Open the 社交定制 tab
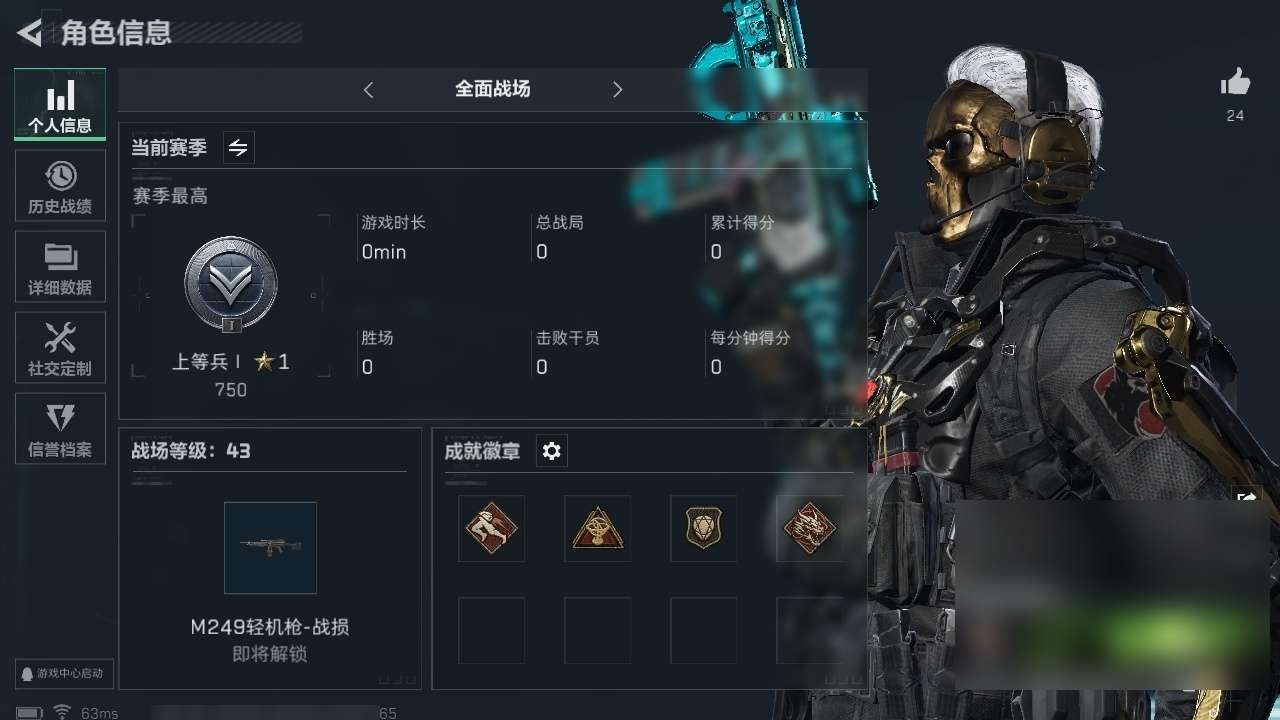Screen dimensions: 1280x720 tap(60, 348)
